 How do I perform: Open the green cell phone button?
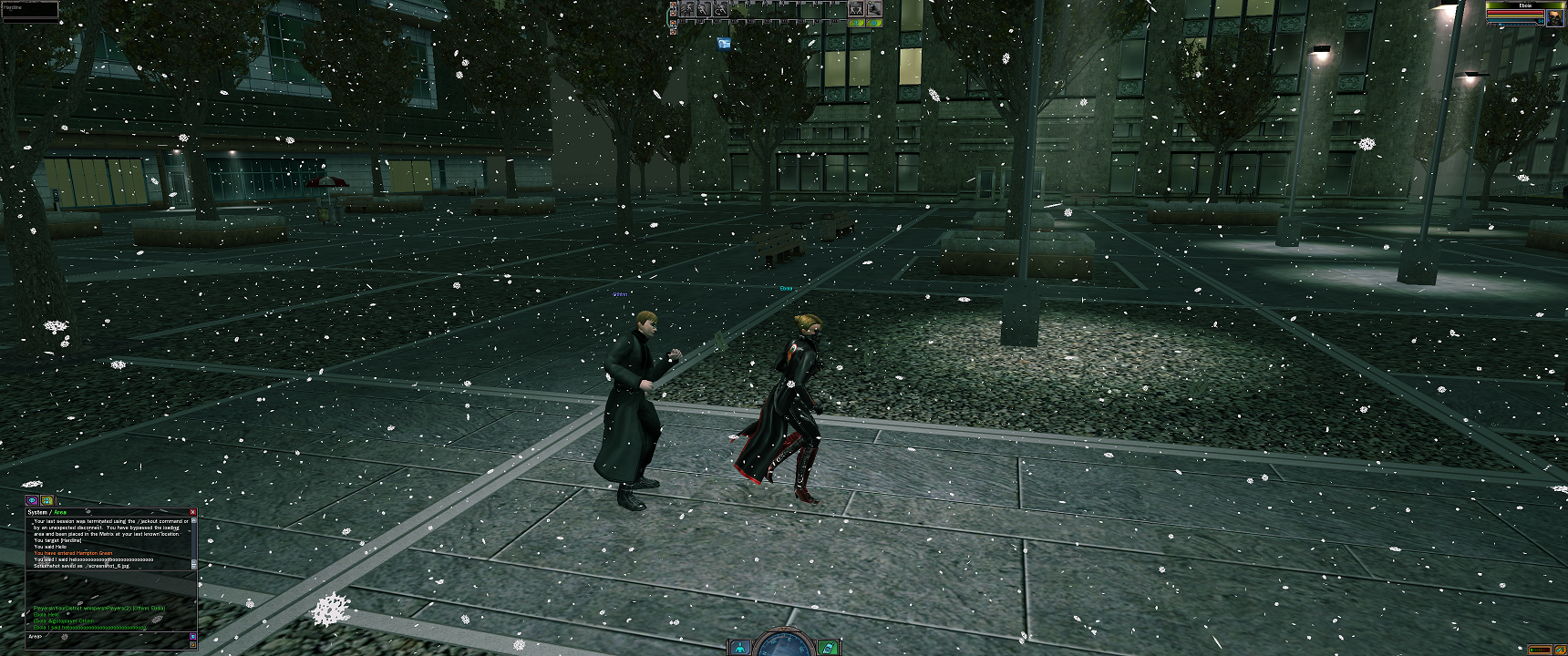pyautogui.click(x=828, y=648)
